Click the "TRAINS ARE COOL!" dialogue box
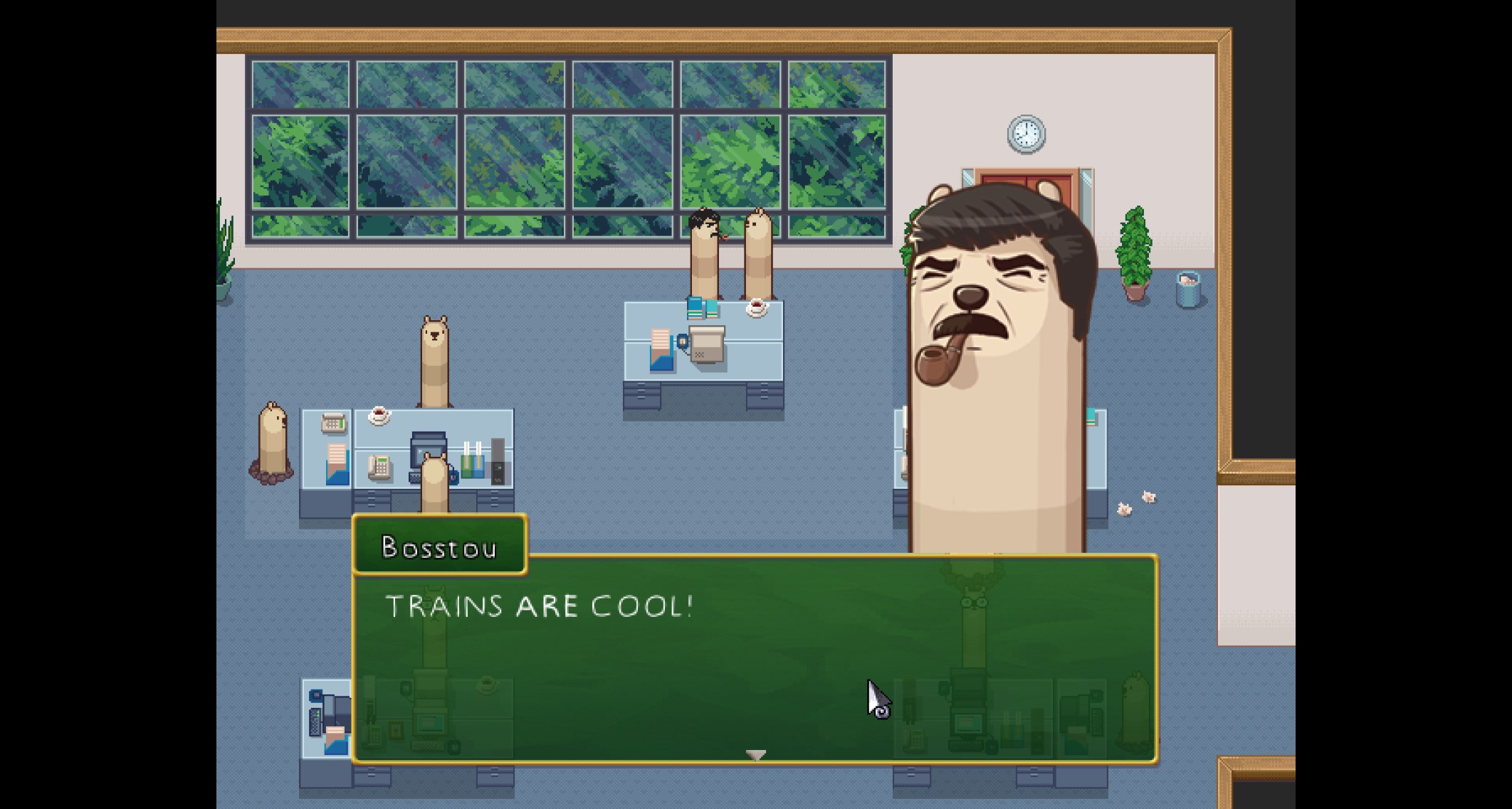The width and height of the screenshot is (1512, 809). (755, 658)
